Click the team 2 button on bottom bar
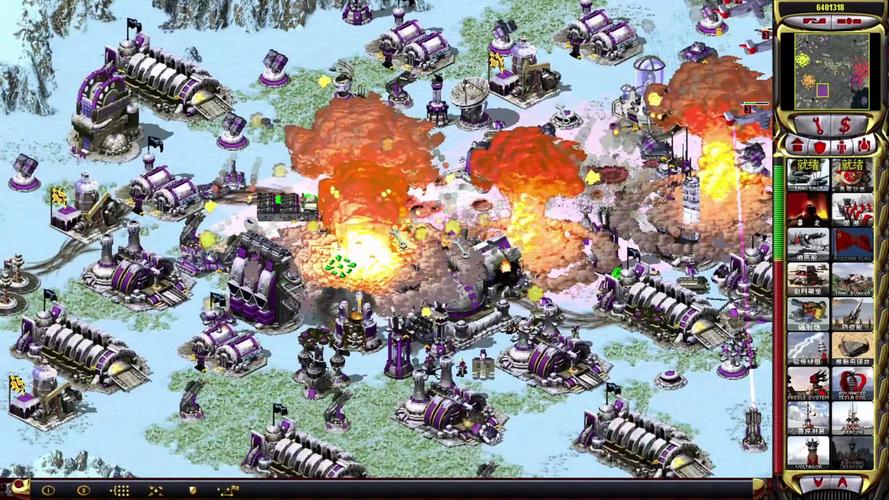Screen dimensions: 889x500 pos(84,490)
